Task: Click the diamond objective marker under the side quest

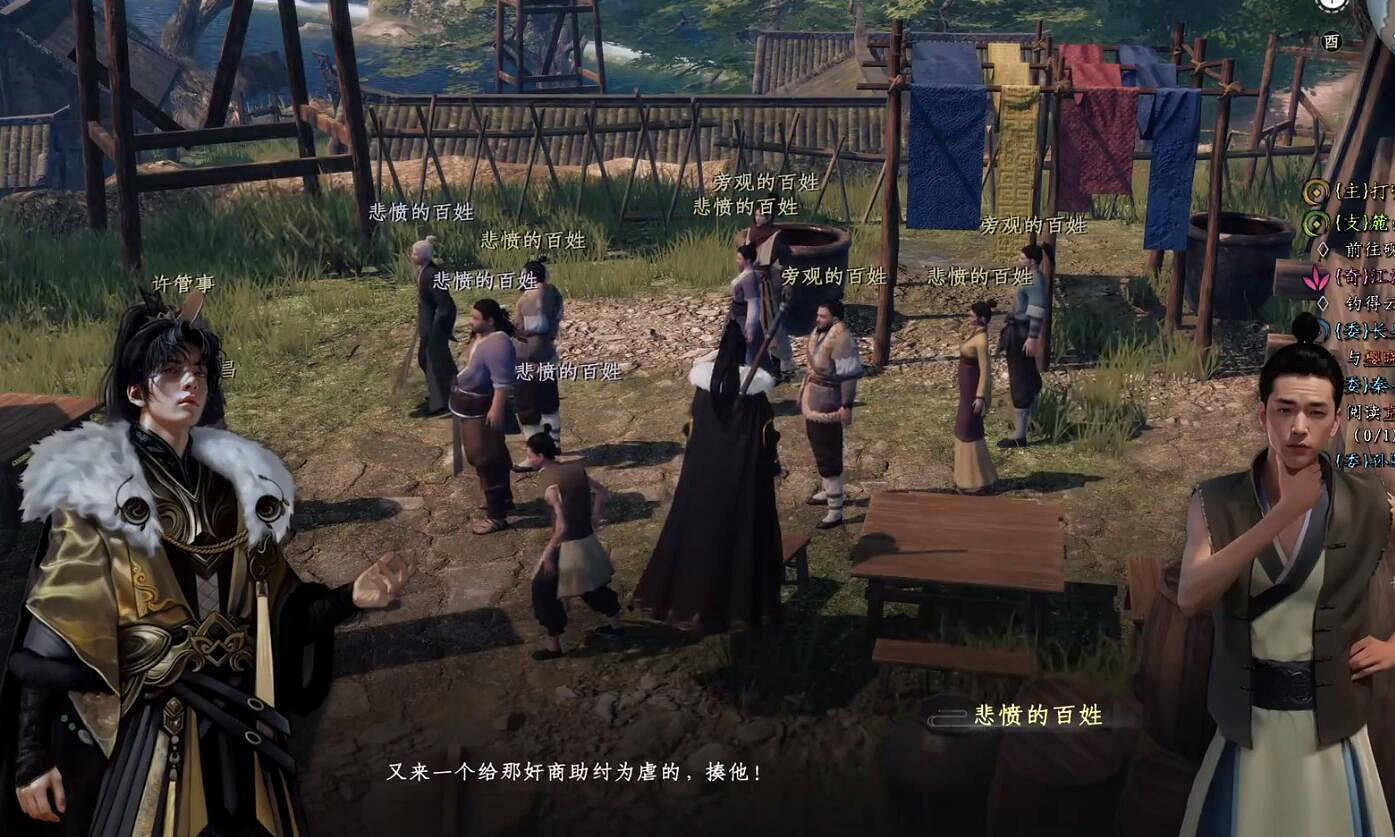Action: pyautogui.click(x=1325, y=249)
